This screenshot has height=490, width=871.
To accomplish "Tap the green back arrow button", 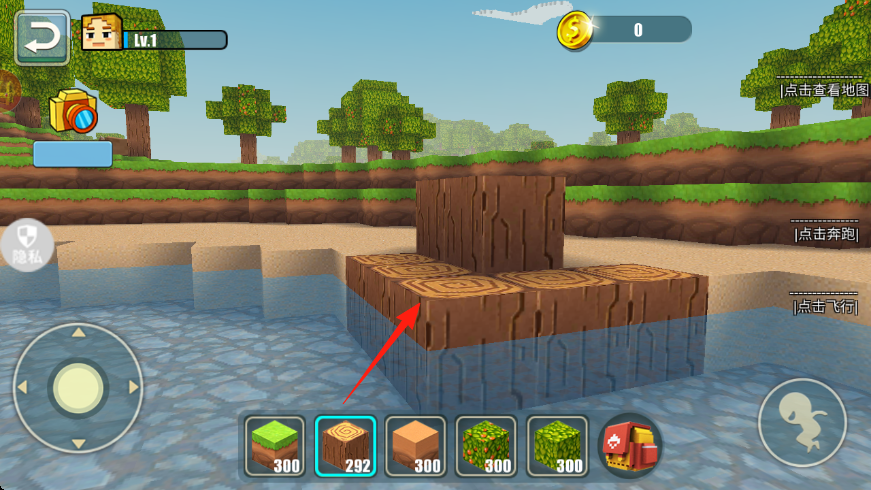I will pyautogui.click(x=42, y=38).
